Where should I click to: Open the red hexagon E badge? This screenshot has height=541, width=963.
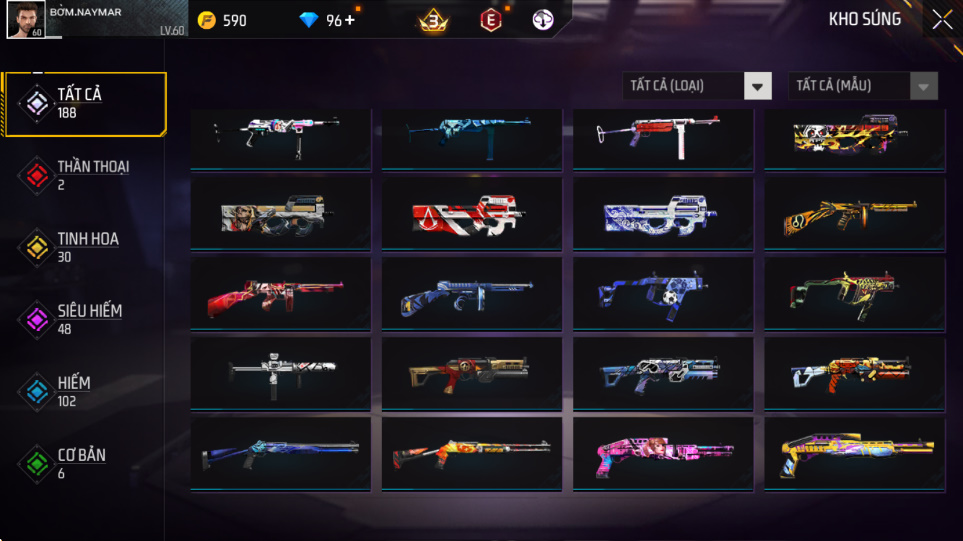tap(490, 20)
